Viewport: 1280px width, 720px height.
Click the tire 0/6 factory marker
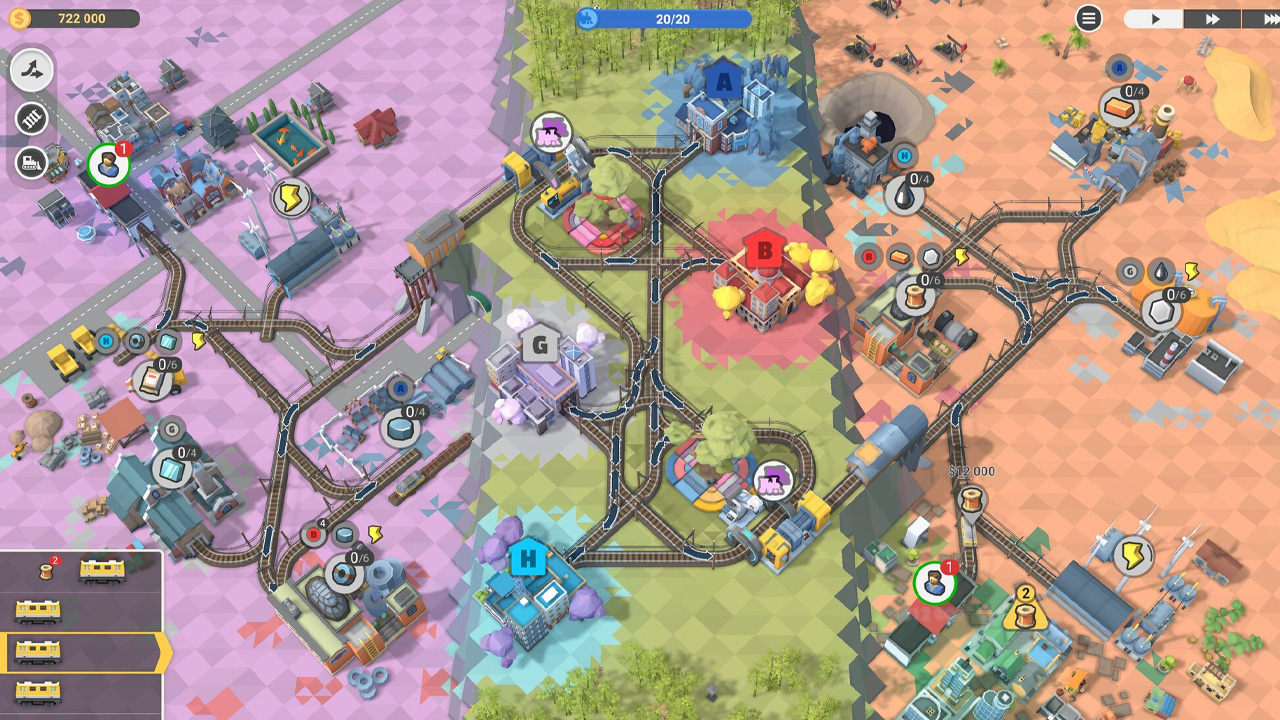[346, 573]
